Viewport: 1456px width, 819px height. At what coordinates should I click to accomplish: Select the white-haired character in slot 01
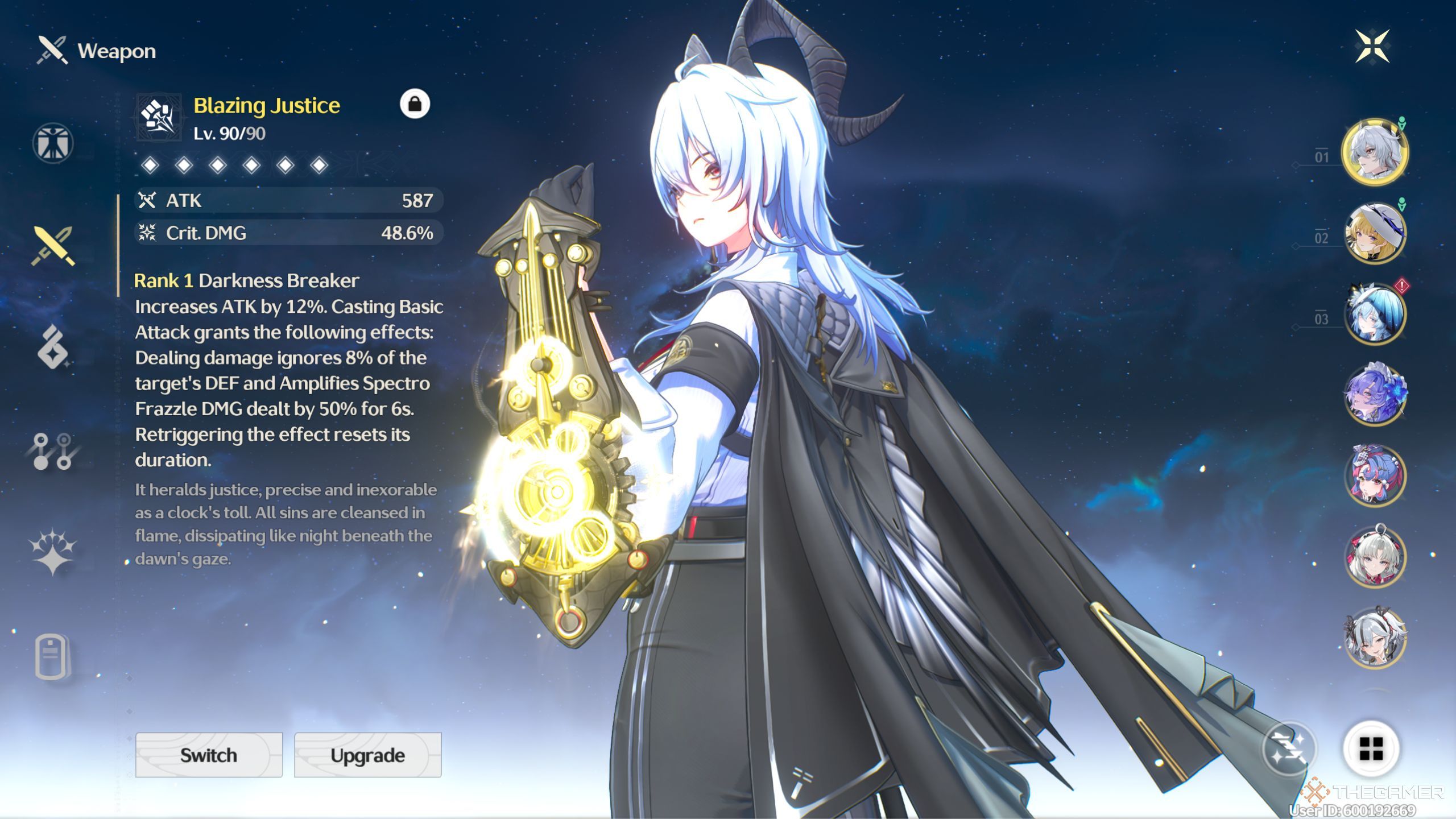1375,152
